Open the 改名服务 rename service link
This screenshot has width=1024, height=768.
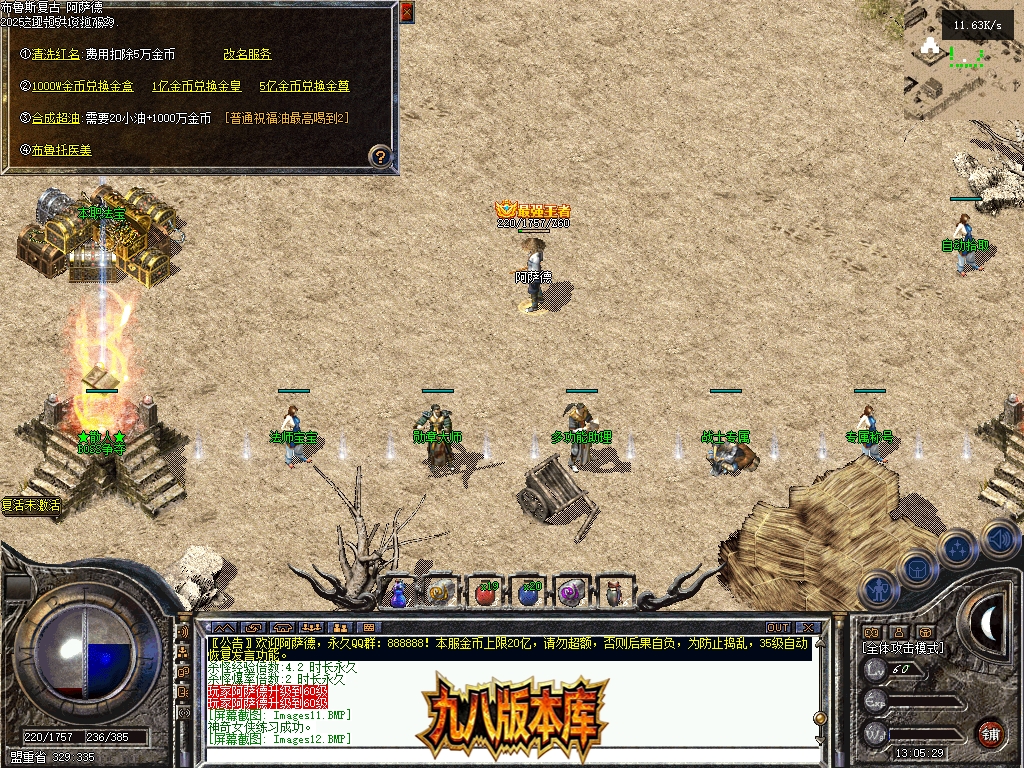pyautogui.click(x=247, y=54)
